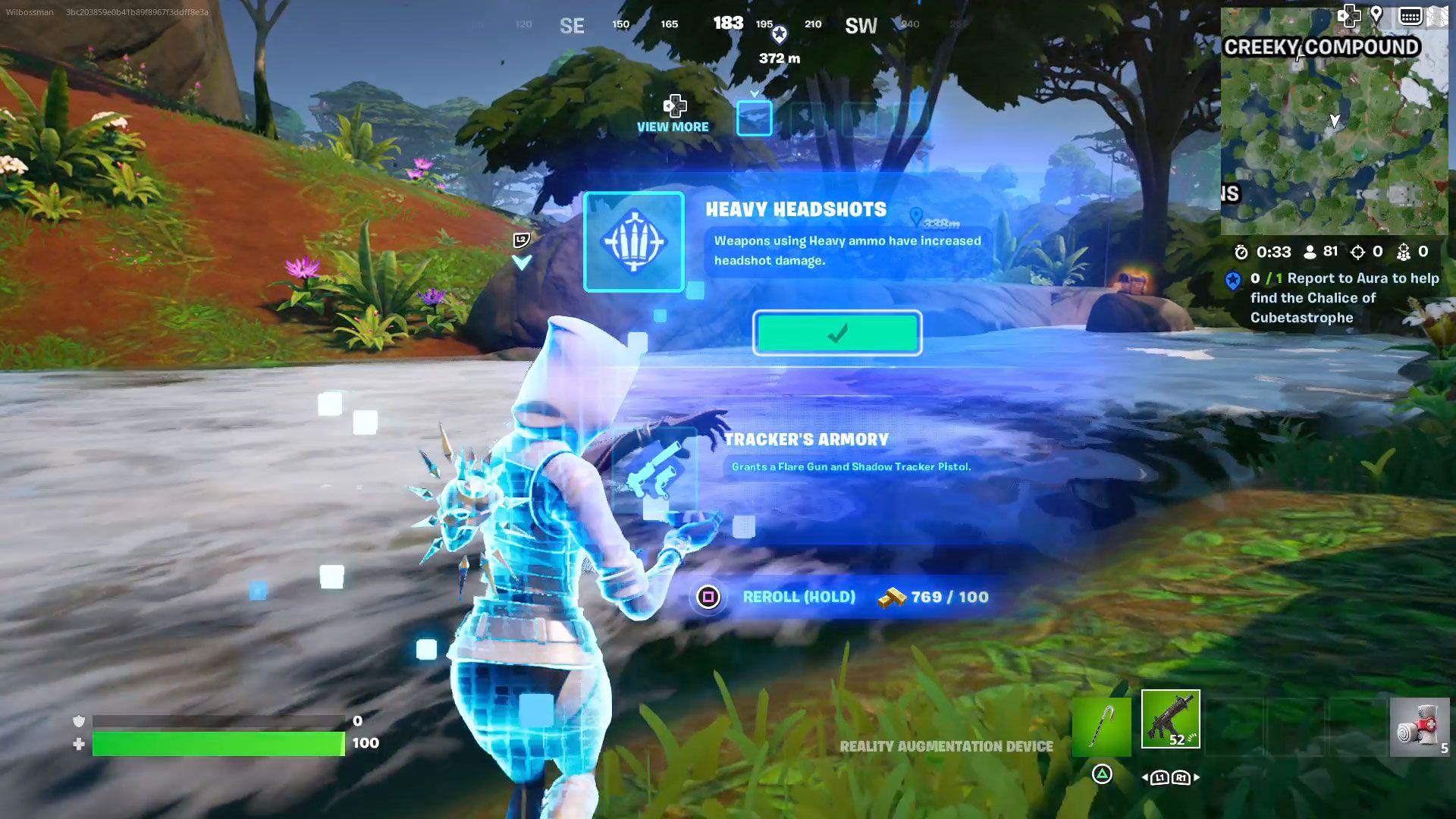Click the square Reroll hold indicator button
The width and height of the screenshot is (1456, 819).
coord(709,597)
